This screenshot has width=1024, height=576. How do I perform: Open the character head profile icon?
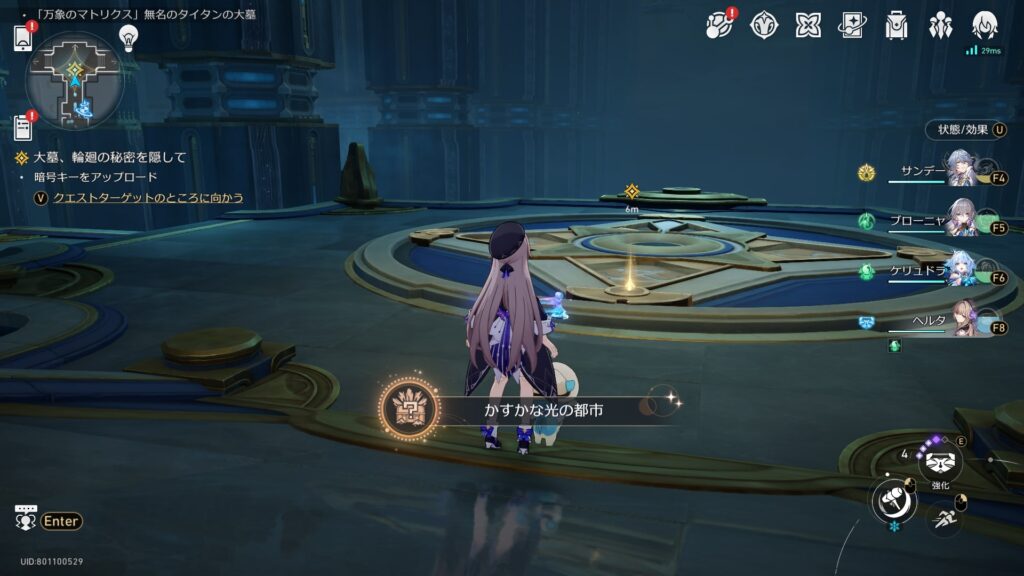(985, 26)
